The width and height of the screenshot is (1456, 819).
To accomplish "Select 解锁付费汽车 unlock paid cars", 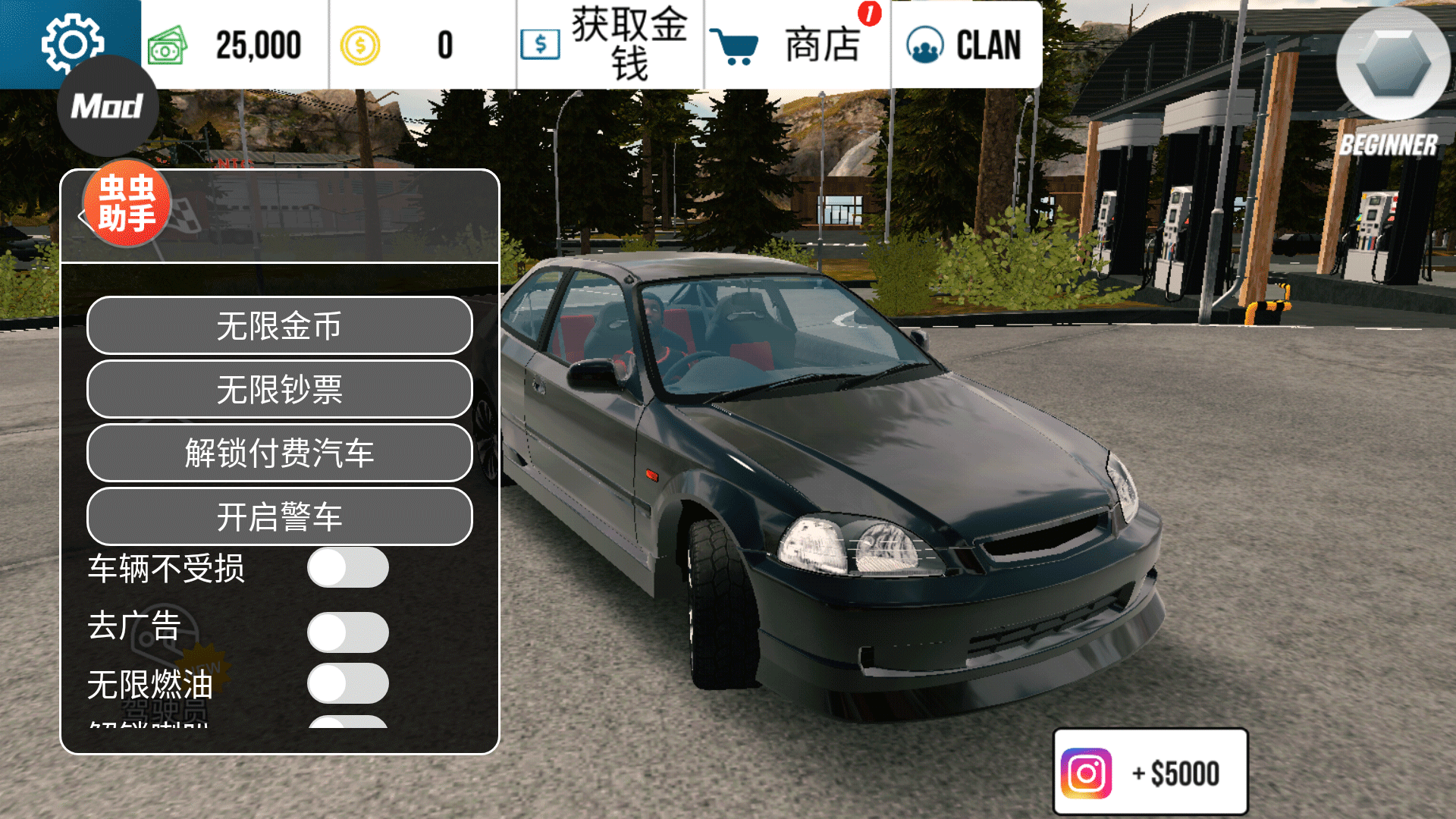I will click(279, 453).
